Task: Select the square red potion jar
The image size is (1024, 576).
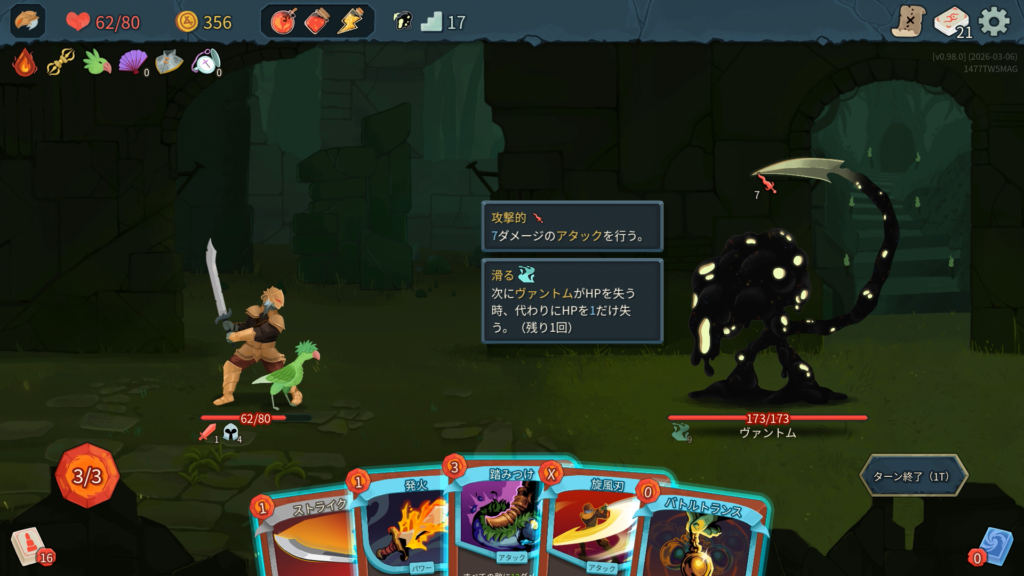Action: [317, 21]
